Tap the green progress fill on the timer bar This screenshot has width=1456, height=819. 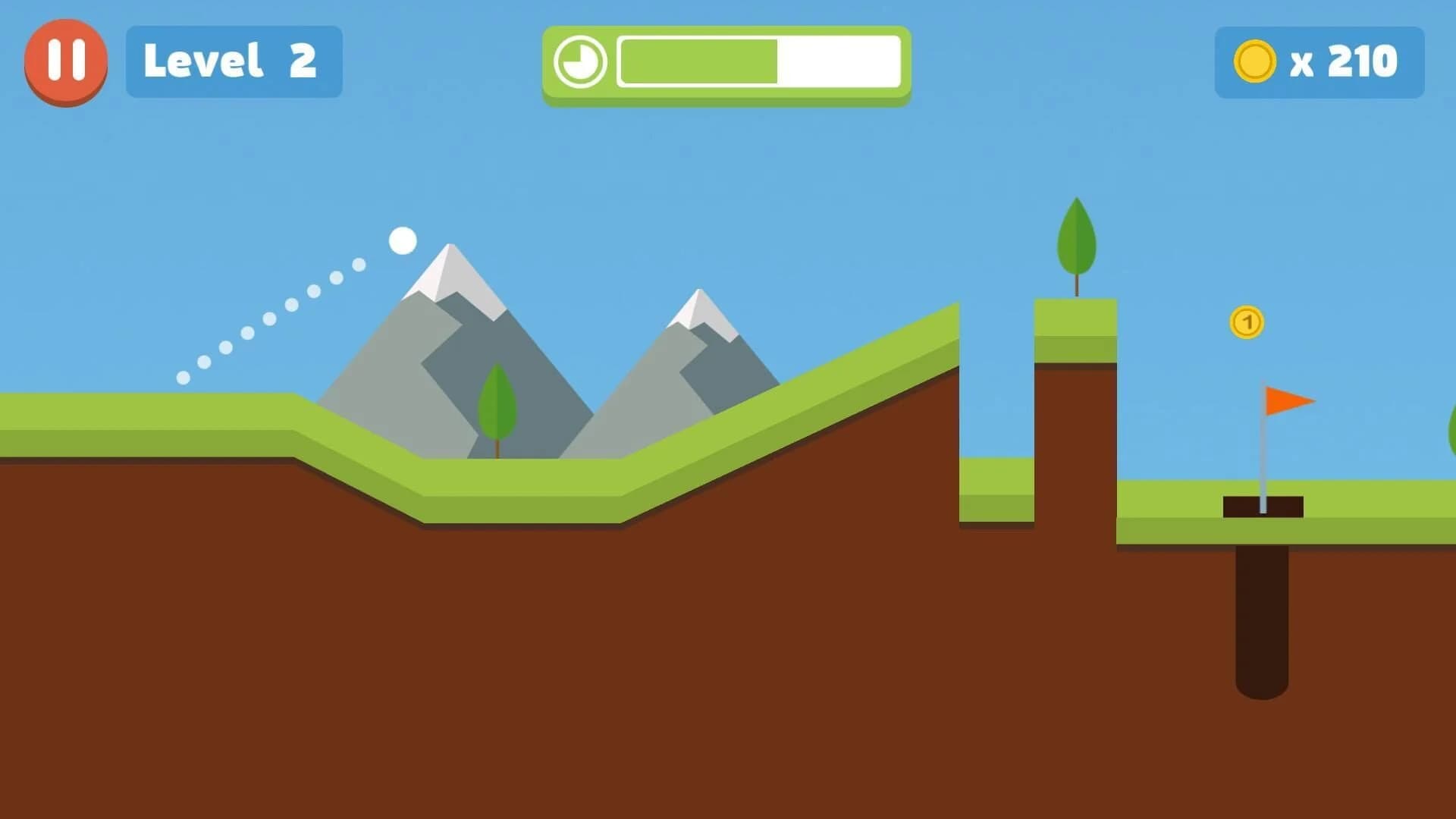coord(698,61)
